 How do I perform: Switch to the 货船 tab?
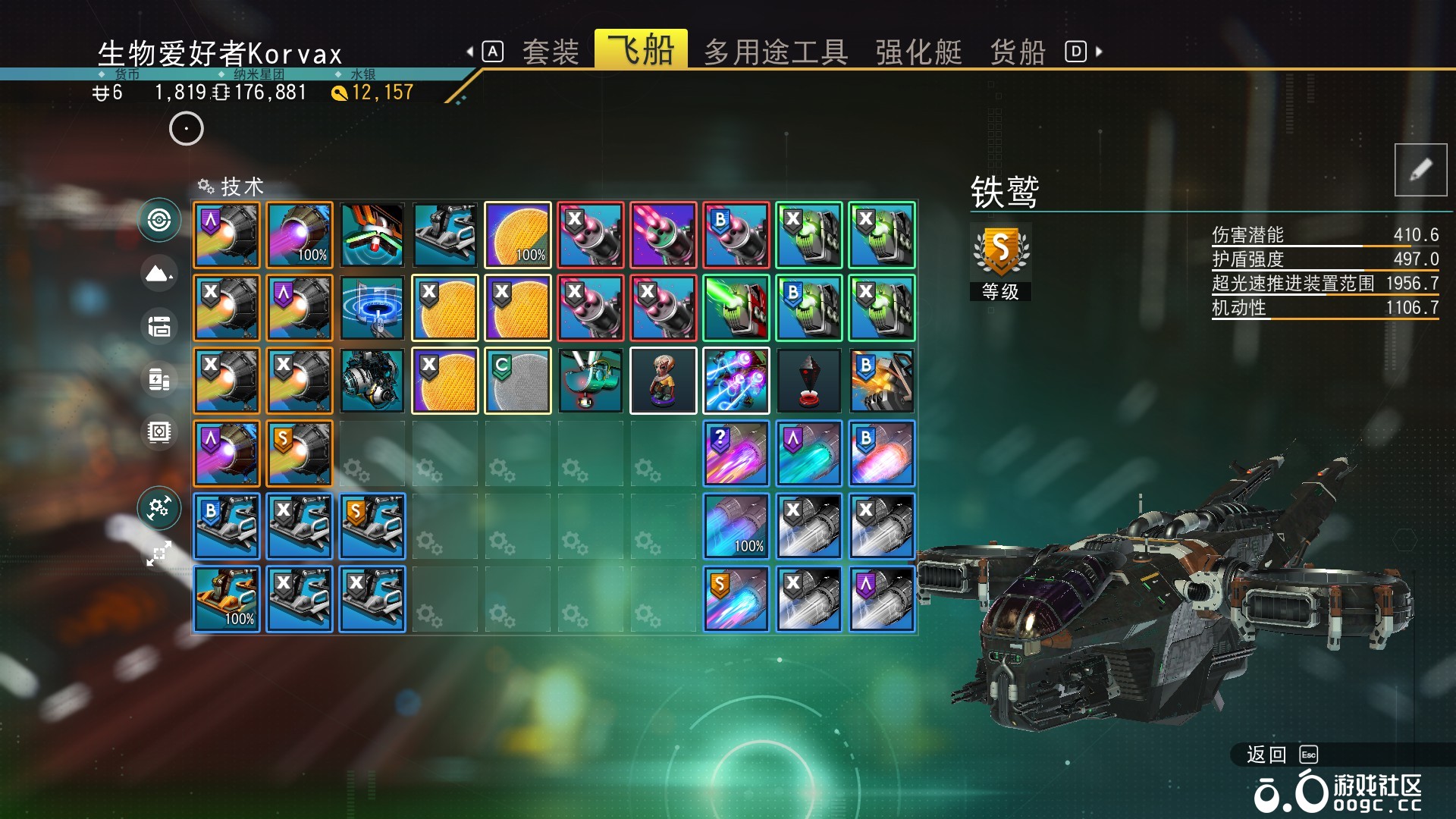(x=1018, y=51)
